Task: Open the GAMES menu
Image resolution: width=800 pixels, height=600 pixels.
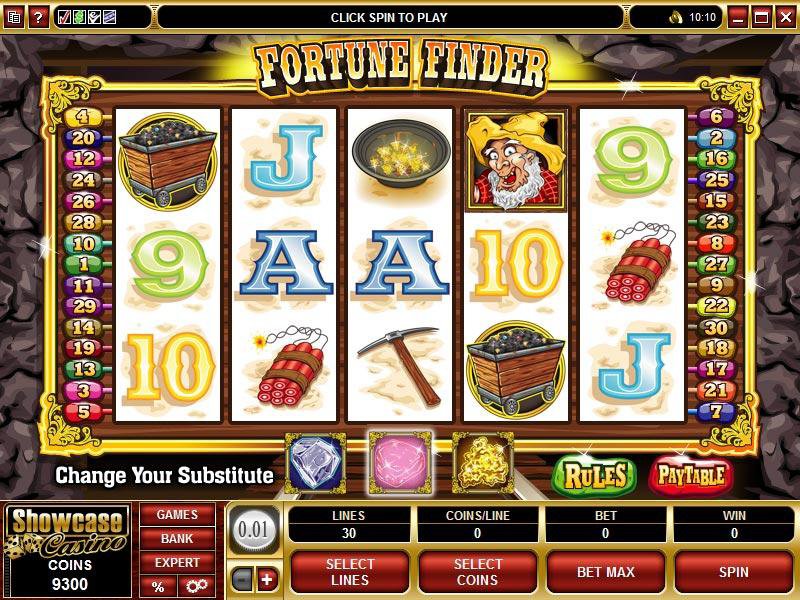Action: point(176,515)
